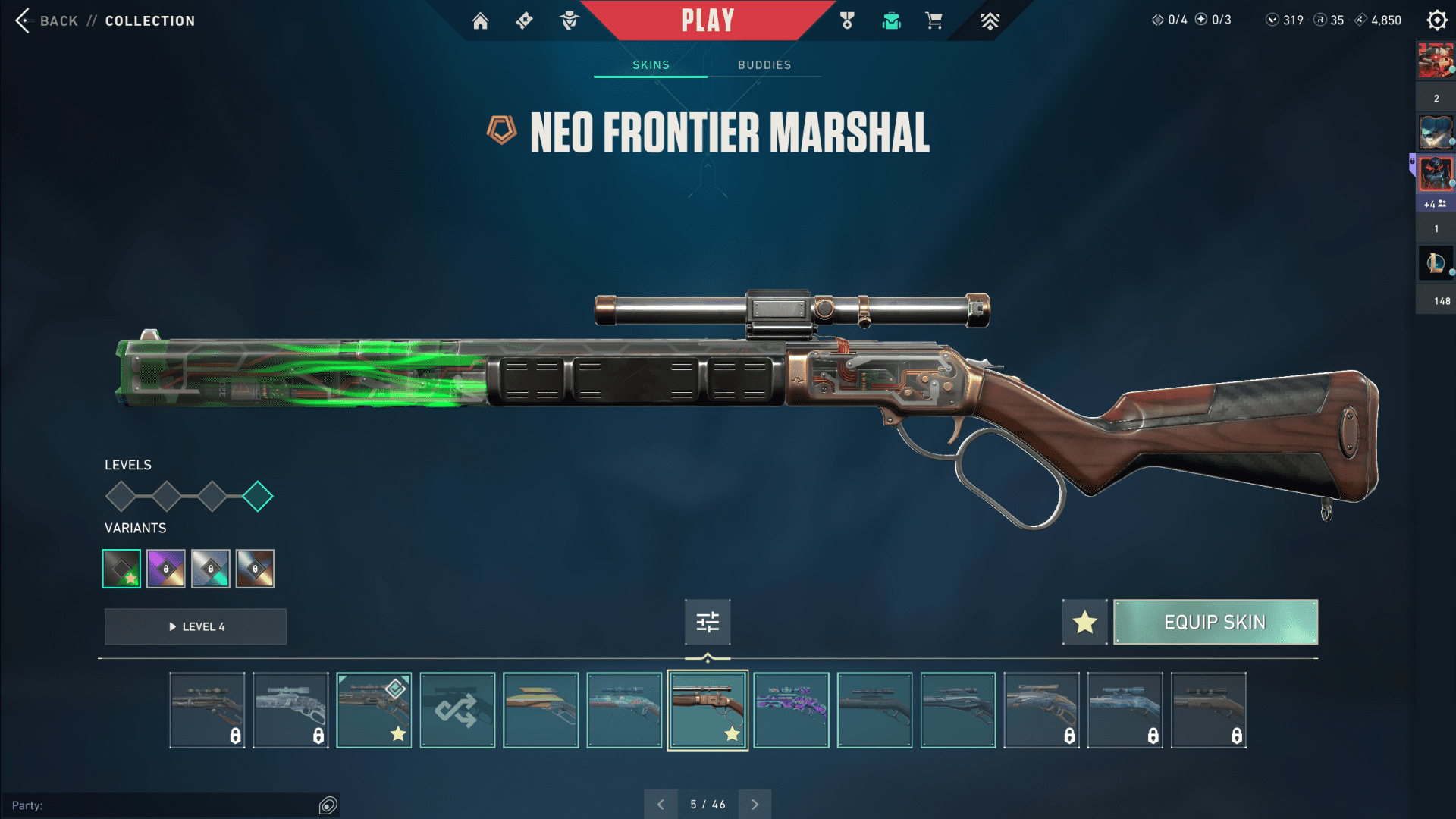This screenshot has width=1456, height=819.
Task: Equip the Neo Frontier Marshal skin
Action: 1215,623
